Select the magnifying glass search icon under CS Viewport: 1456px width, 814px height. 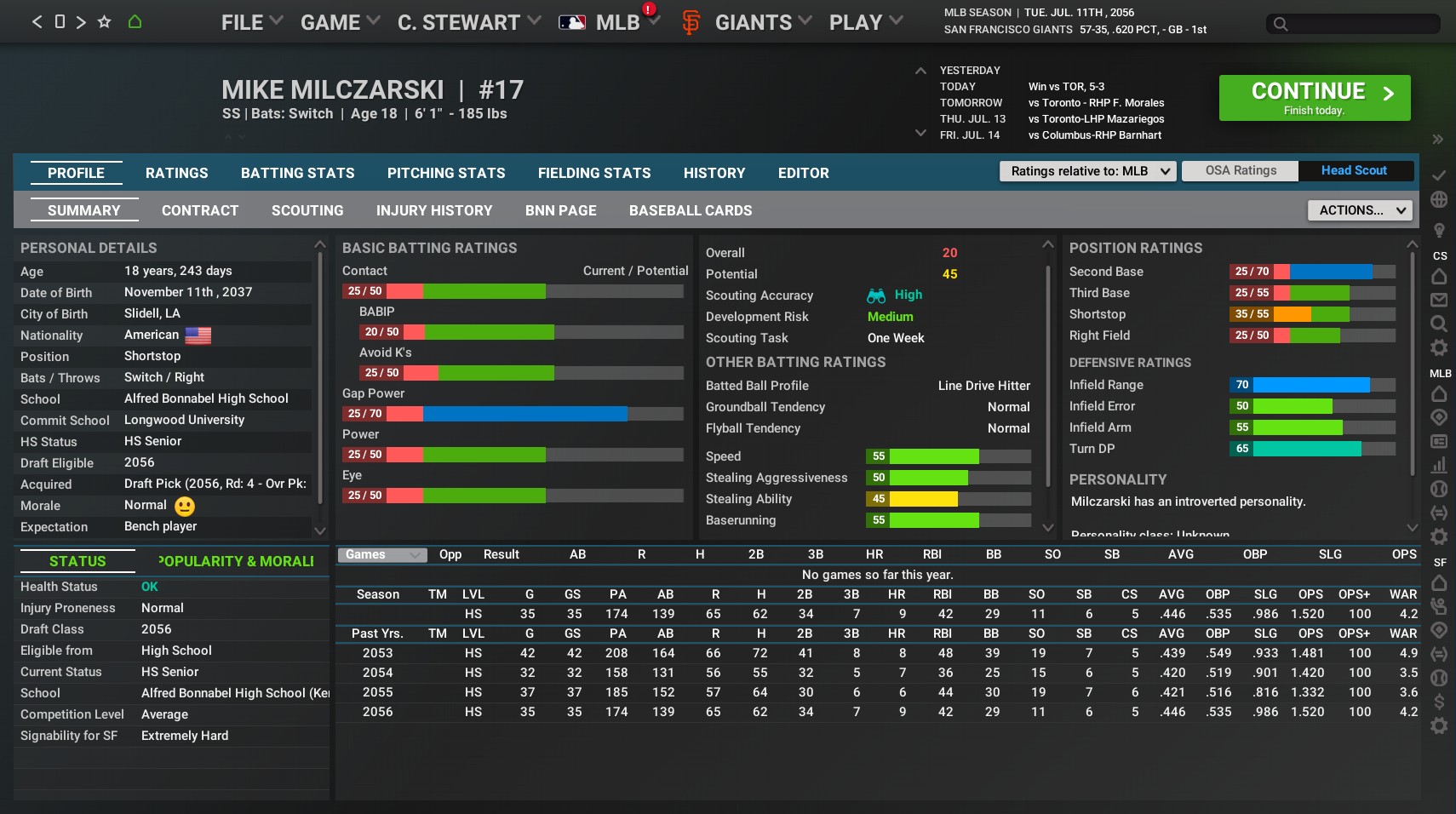pyautogui.click(x=1439, y=324)
